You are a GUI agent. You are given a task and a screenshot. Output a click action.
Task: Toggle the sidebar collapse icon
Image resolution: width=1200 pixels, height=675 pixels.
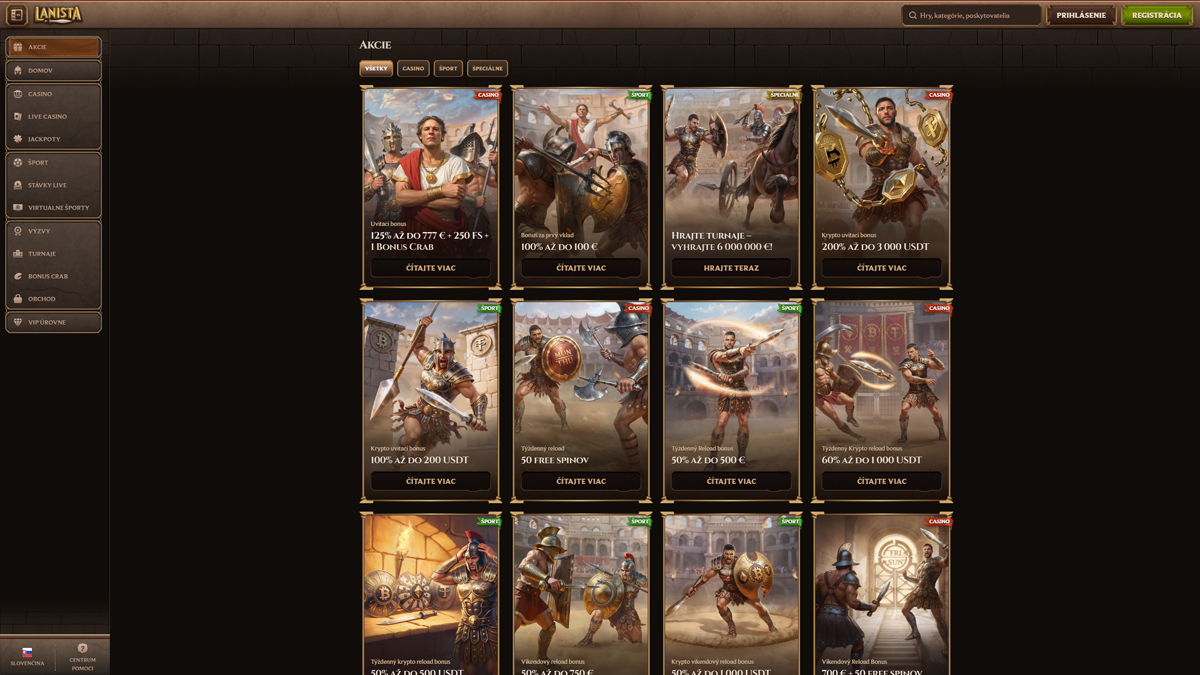click(17, 15)
